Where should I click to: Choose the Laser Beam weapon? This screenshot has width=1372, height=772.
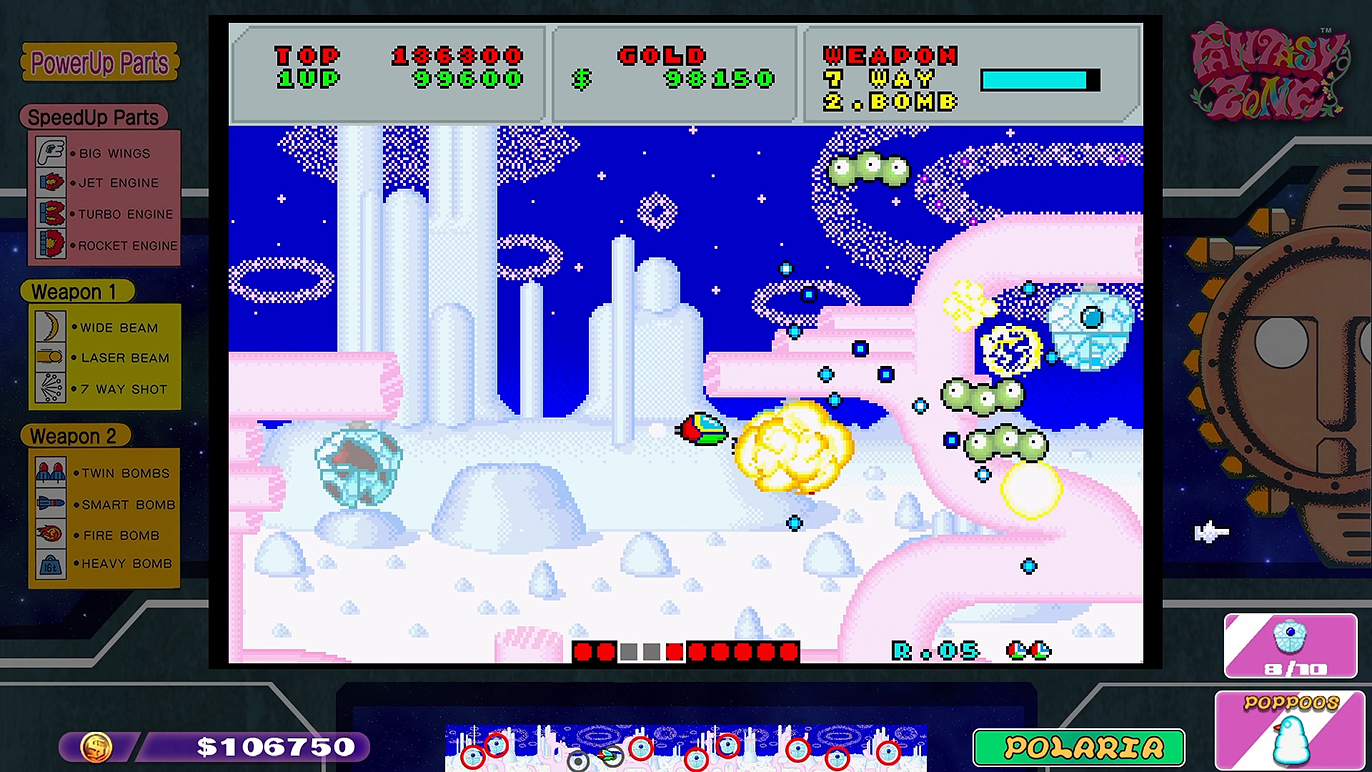click(104, 358)
